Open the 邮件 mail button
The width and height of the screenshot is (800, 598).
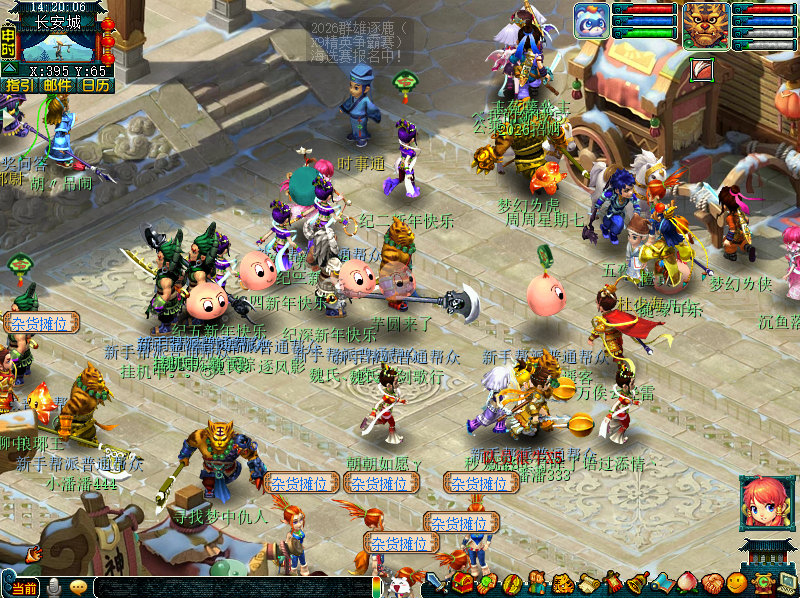tap(56, 86)
